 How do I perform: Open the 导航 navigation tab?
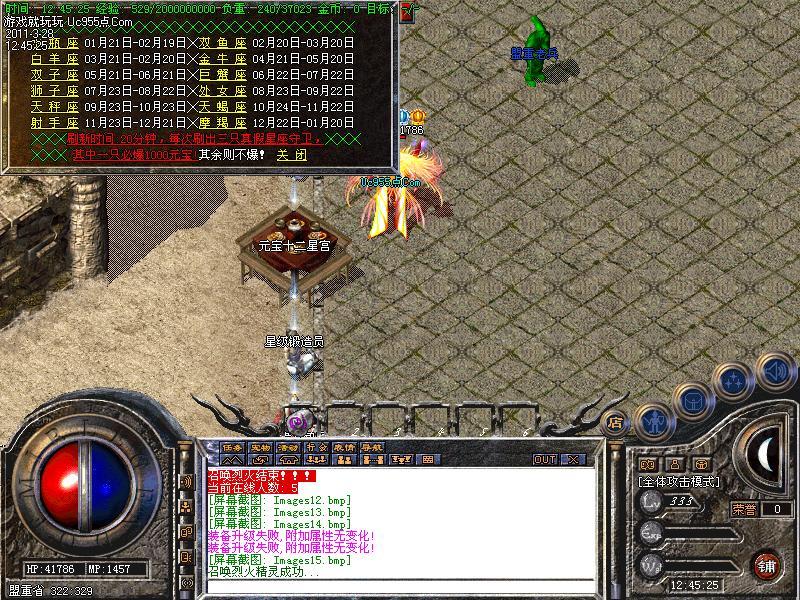pos(372,447)
